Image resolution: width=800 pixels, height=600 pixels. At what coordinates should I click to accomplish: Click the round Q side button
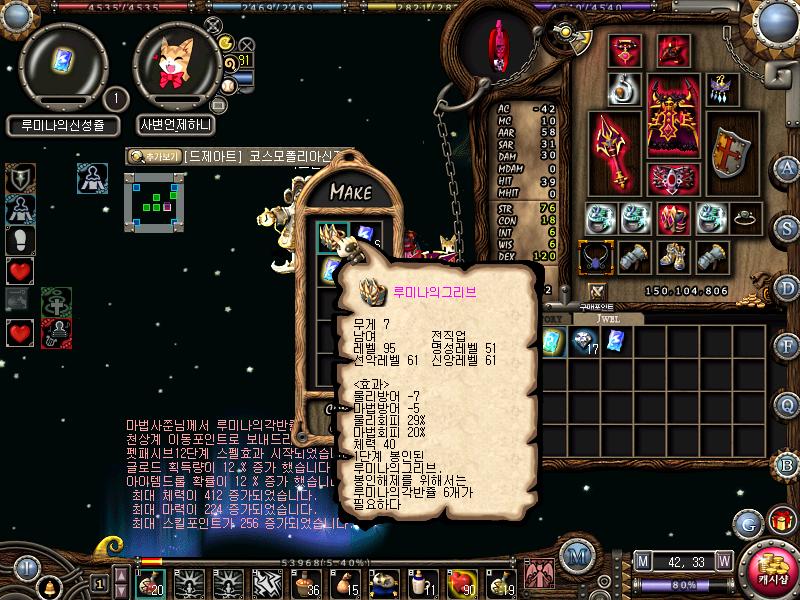click(x=787, y=403)
